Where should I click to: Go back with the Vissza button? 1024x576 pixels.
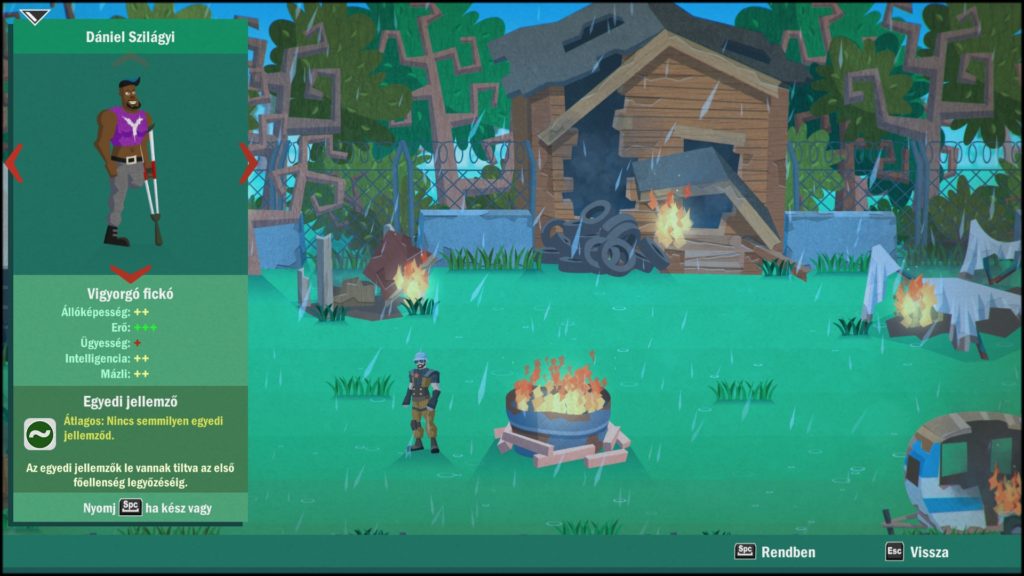pos(917,551)
